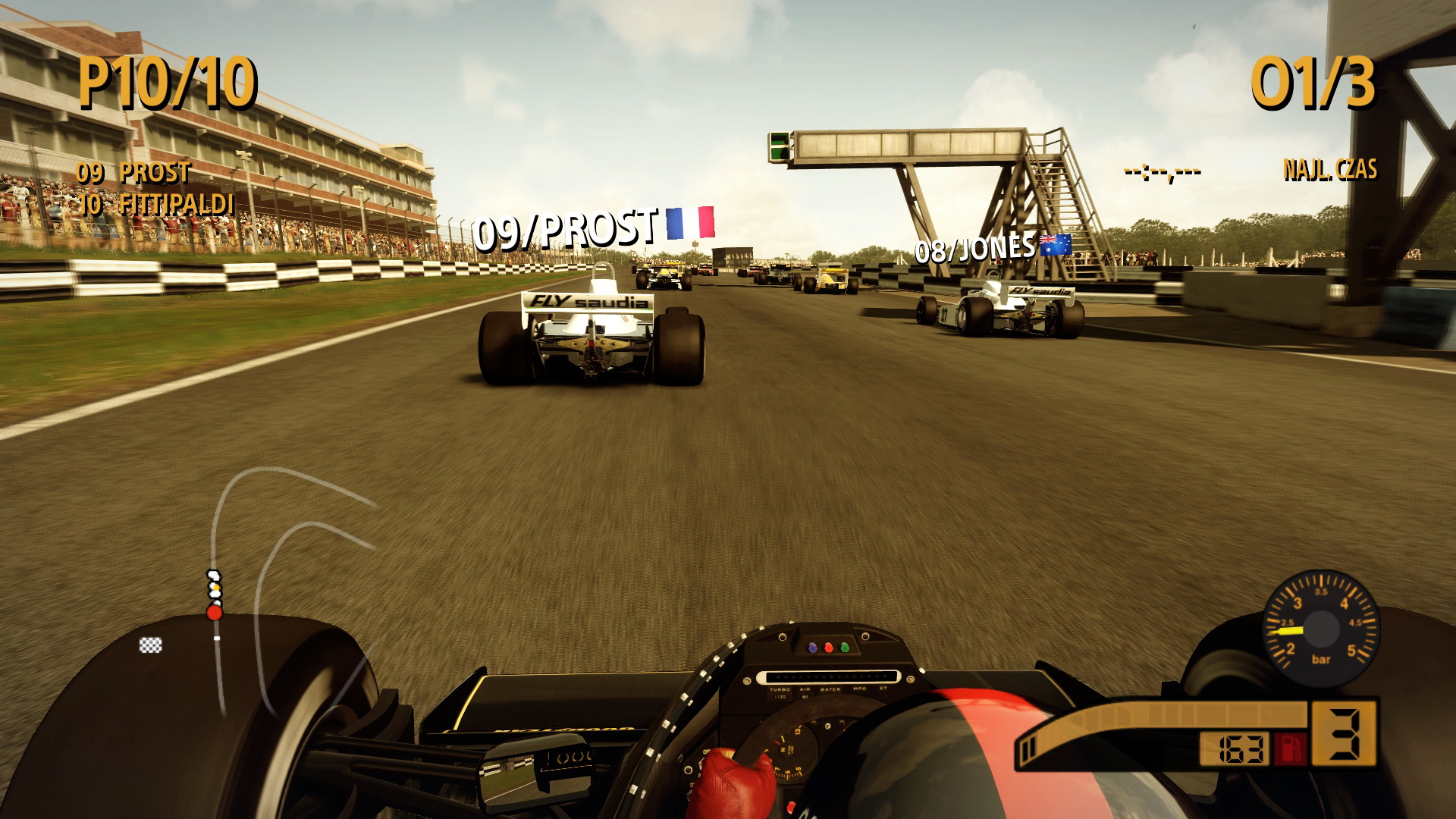
Task: Select the 09 Prost standings row
Action: (x=133, y=173)
